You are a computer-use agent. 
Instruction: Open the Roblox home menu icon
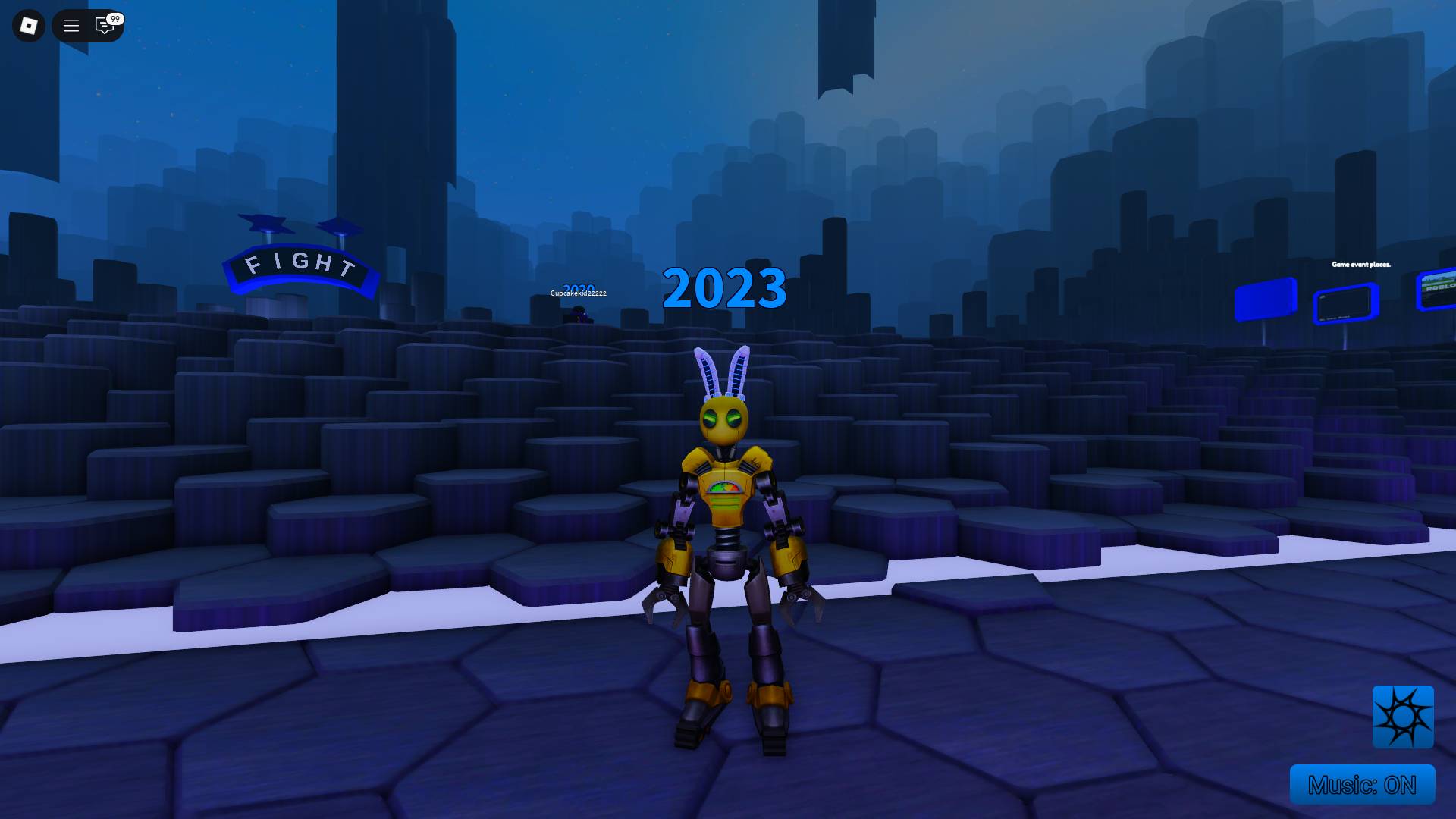(x=28, y=25)
